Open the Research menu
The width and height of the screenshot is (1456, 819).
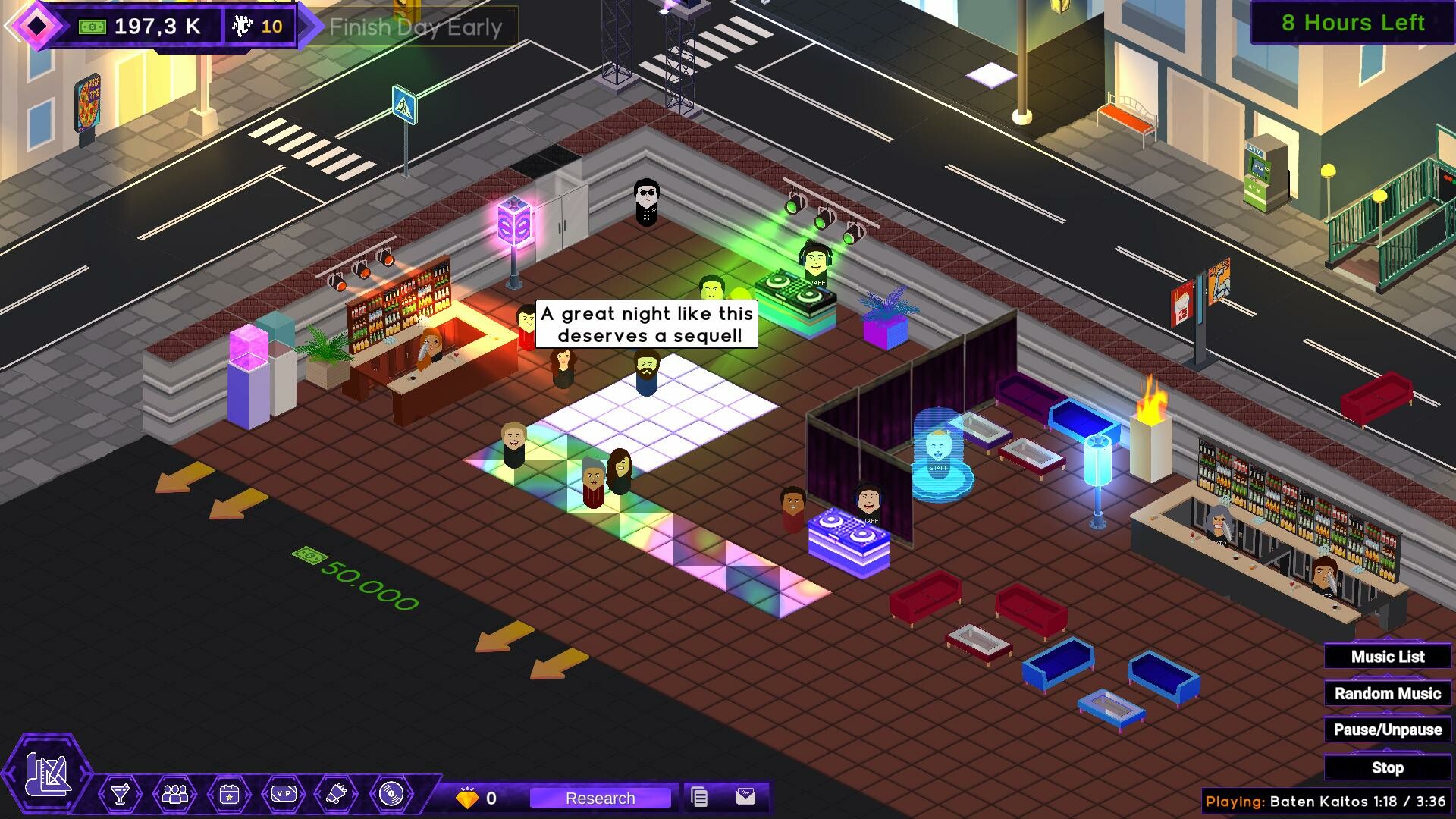(x=600, y=798)
